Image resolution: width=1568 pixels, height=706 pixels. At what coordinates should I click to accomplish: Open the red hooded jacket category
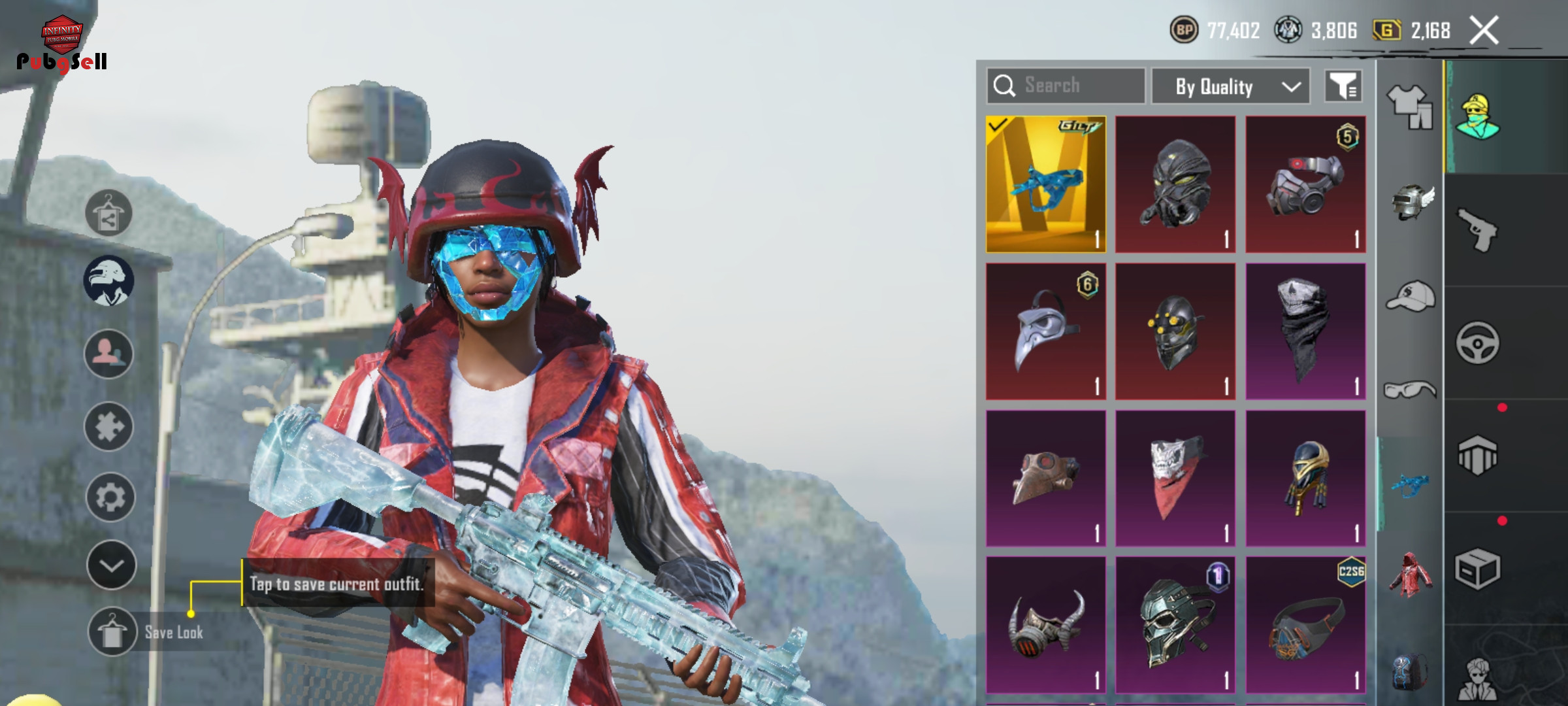[1411, 575]
